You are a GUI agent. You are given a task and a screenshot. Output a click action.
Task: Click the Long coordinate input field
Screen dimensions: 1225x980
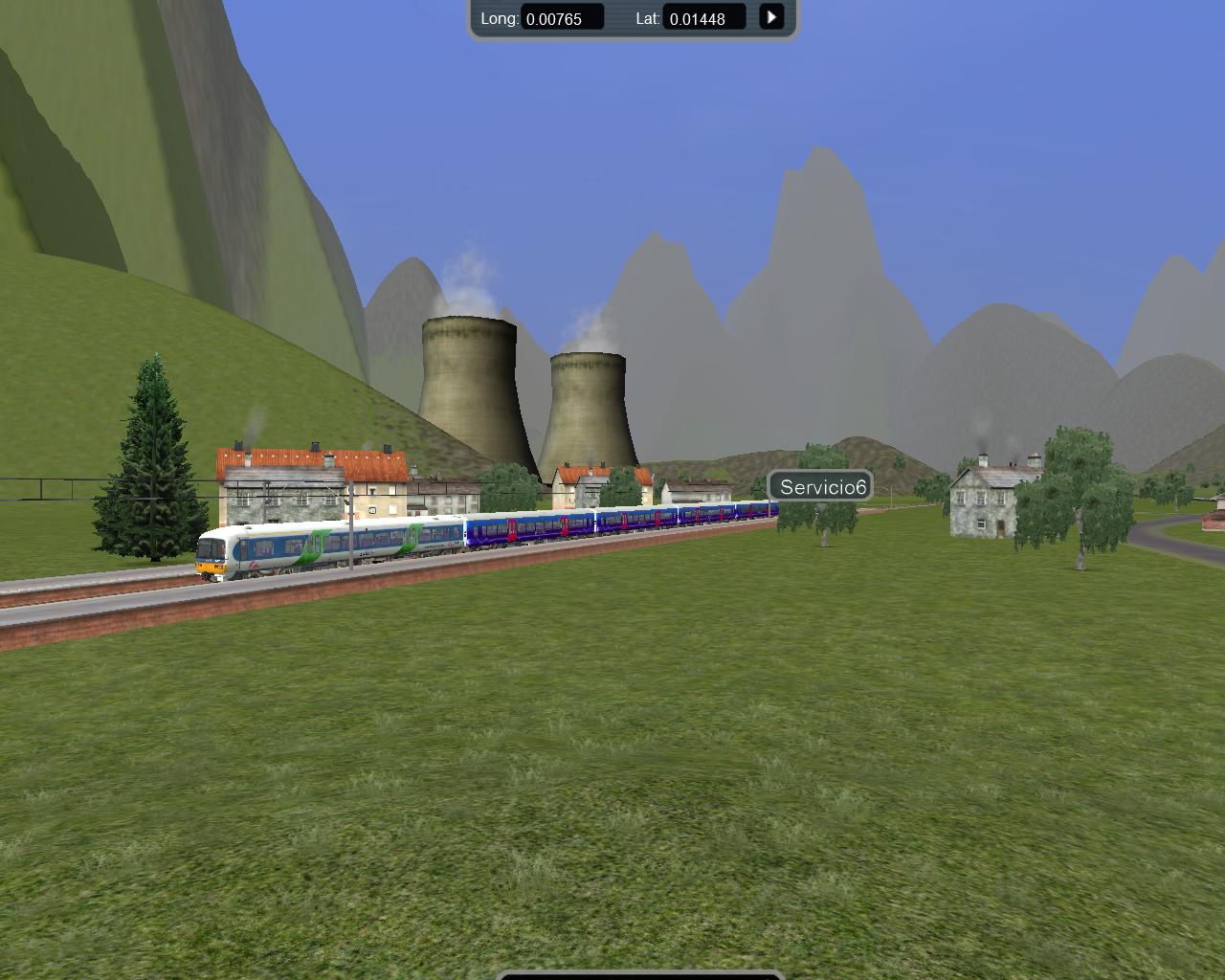pos(562,18)
